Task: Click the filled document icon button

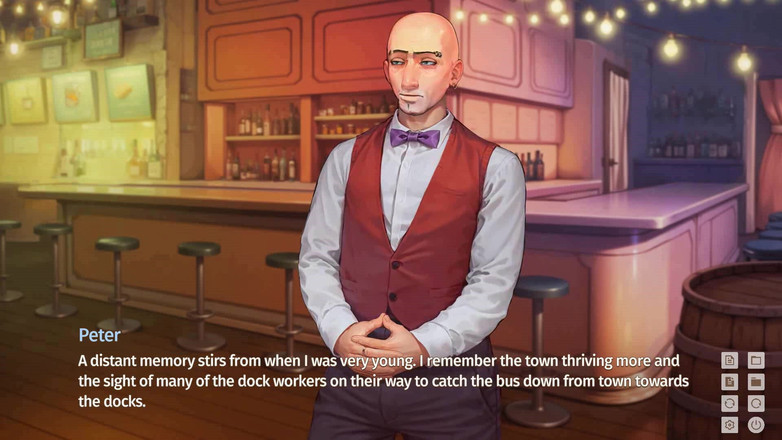Action: (730, 382)
